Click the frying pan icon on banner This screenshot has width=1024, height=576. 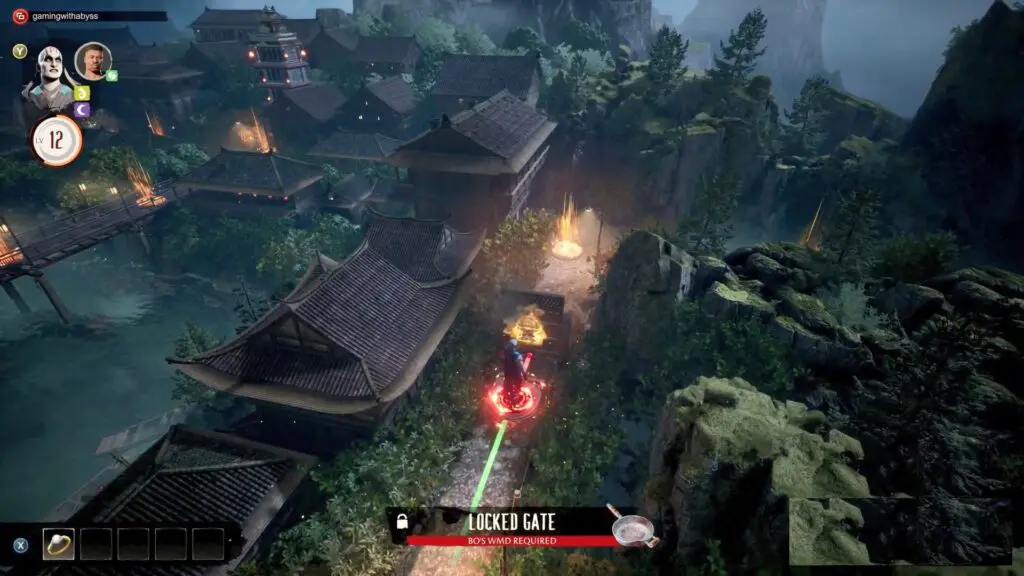[633, 526]
